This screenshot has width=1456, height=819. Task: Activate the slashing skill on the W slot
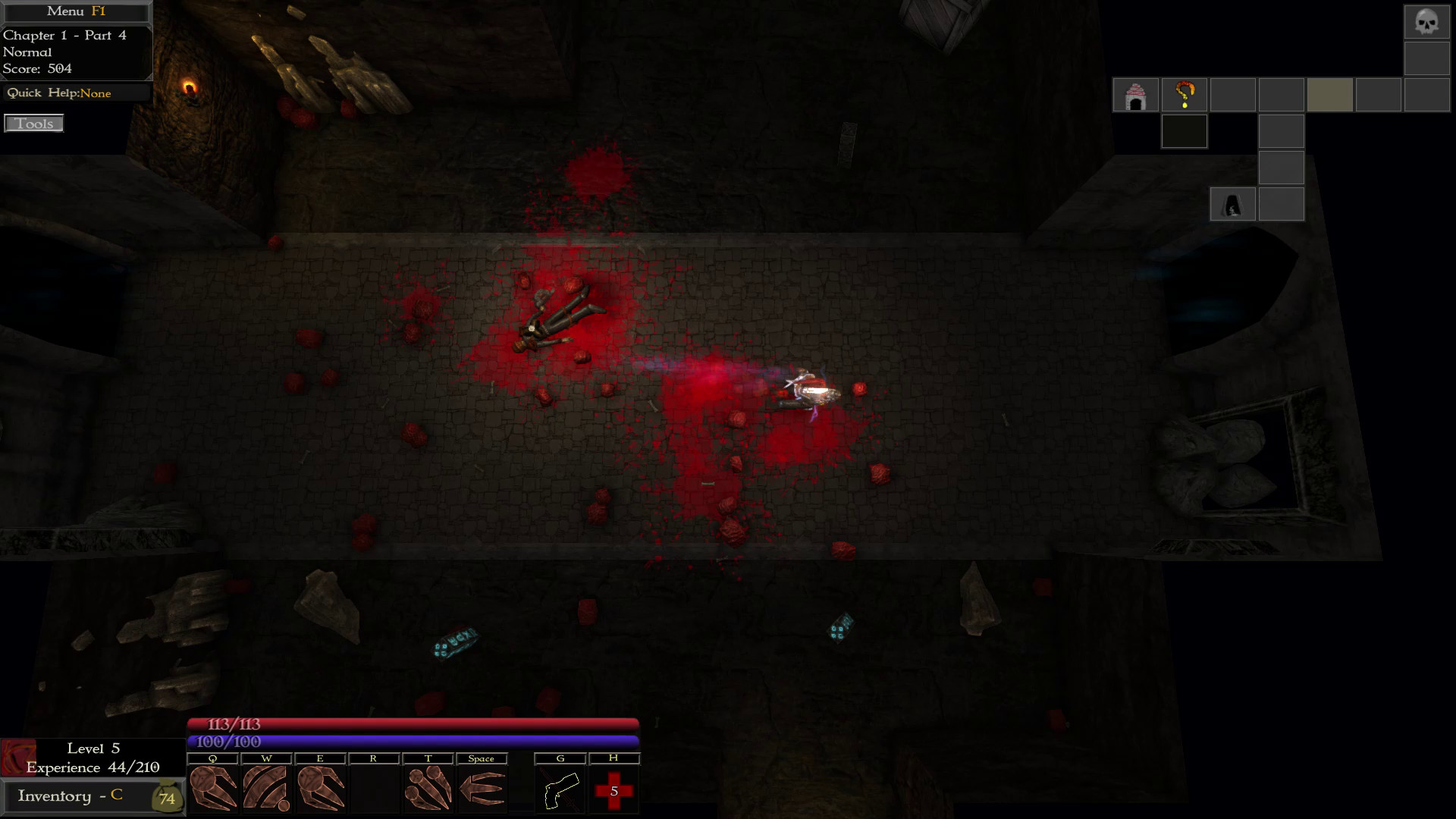pos(267,789)
